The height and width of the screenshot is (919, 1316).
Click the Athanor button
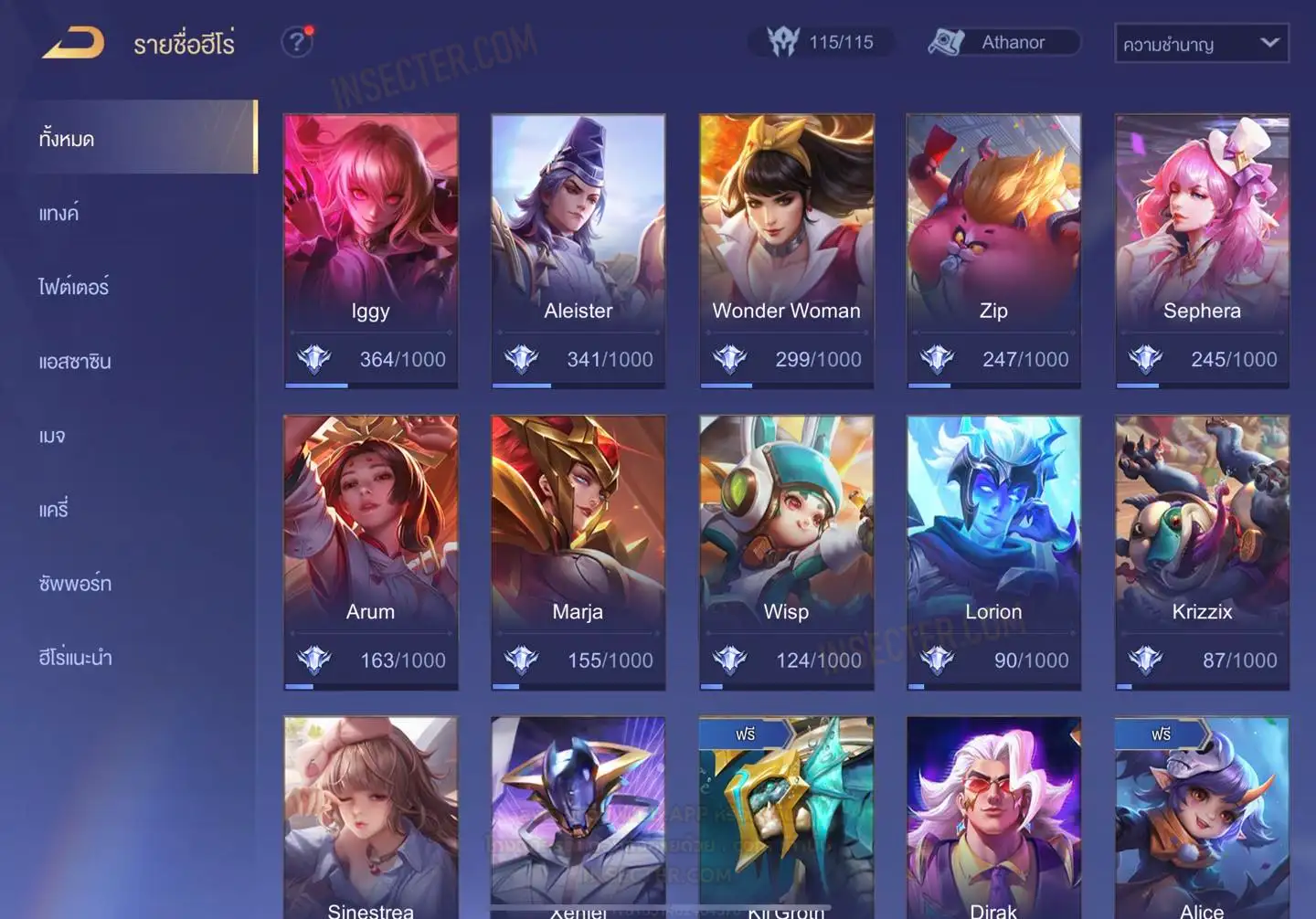(x=1003, y=42)
